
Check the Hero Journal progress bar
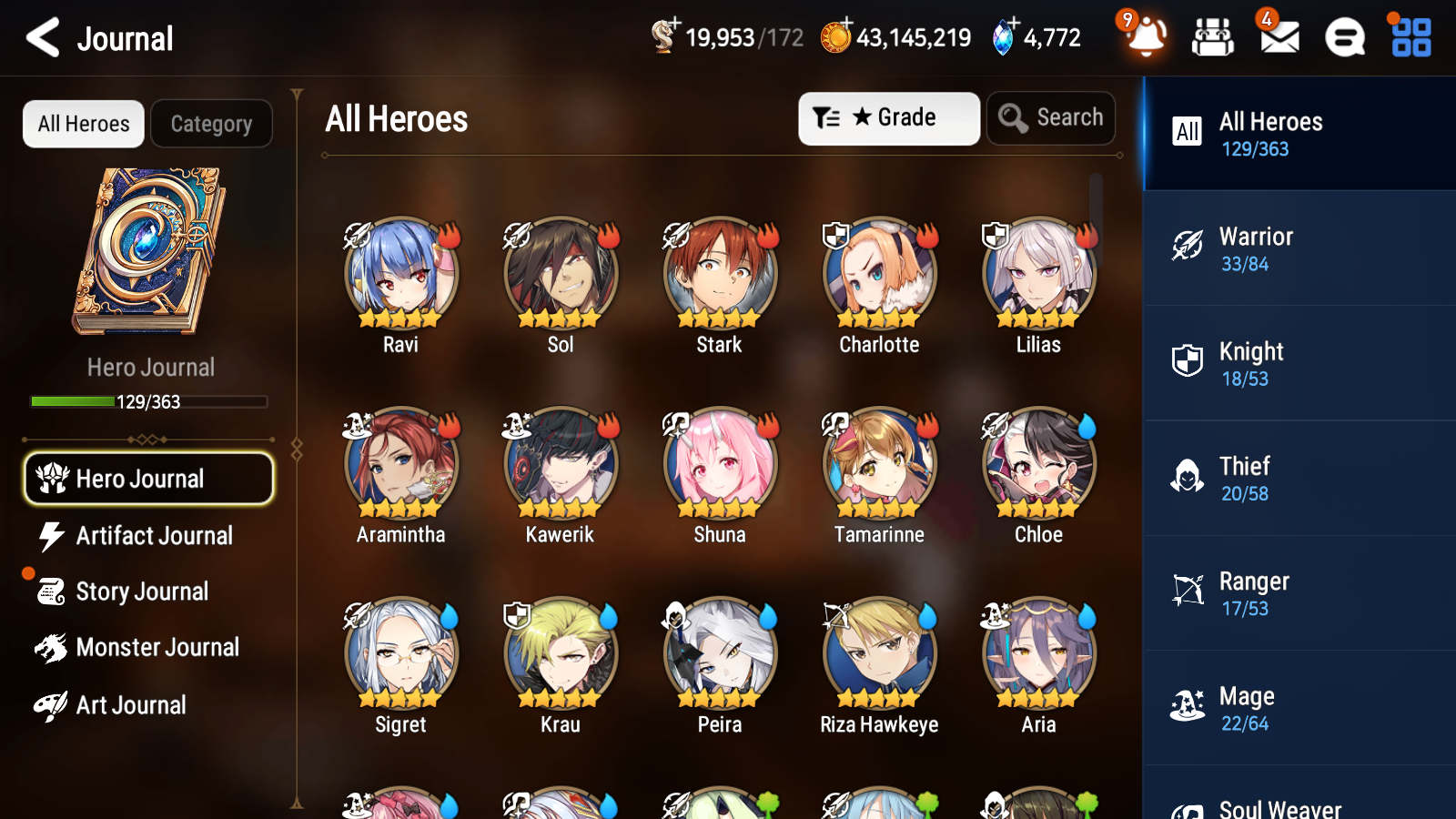148,400
